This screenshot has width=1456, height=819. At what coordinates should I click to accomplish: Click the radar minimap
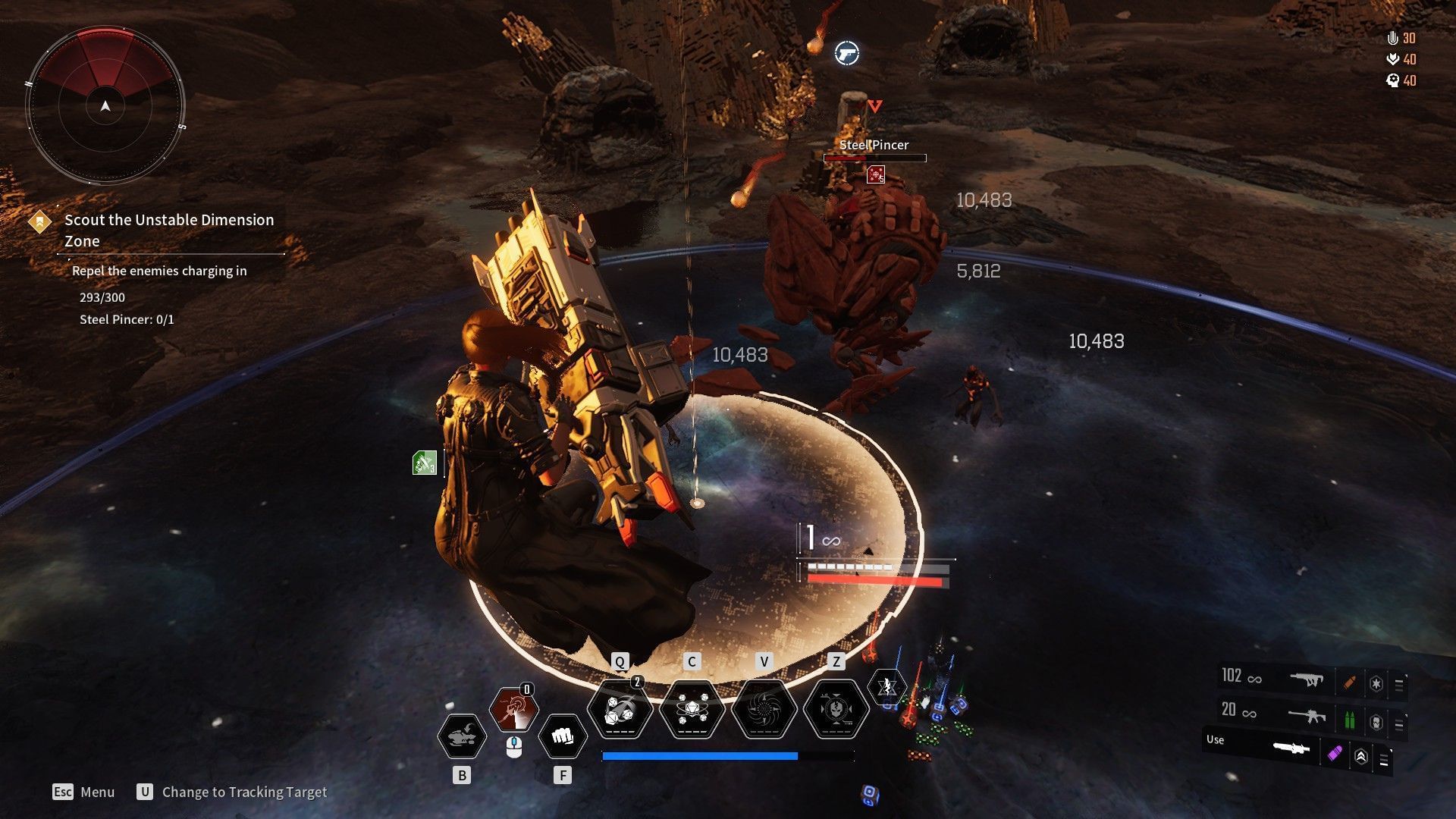pos(105,105)
